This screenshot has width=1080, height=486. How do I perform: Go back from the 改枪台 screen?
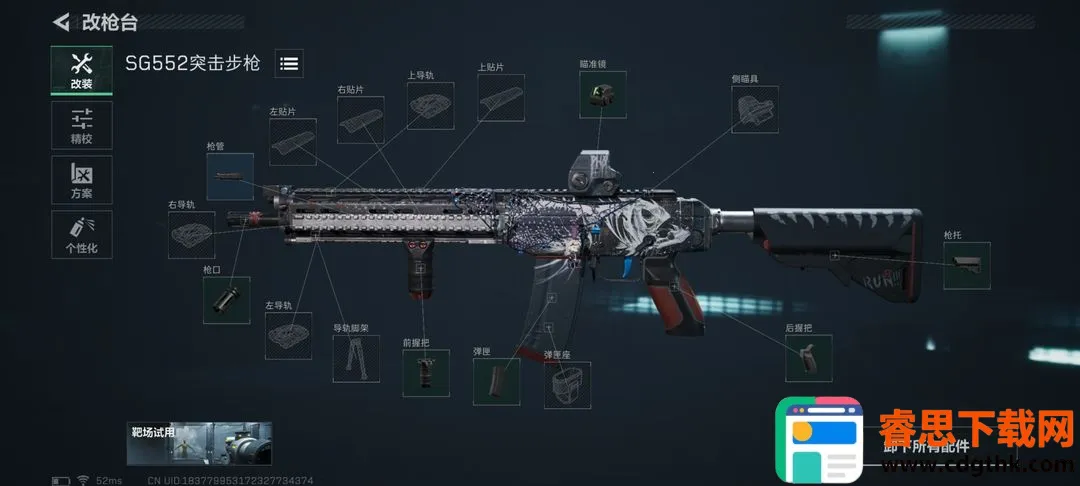[62, 20]
